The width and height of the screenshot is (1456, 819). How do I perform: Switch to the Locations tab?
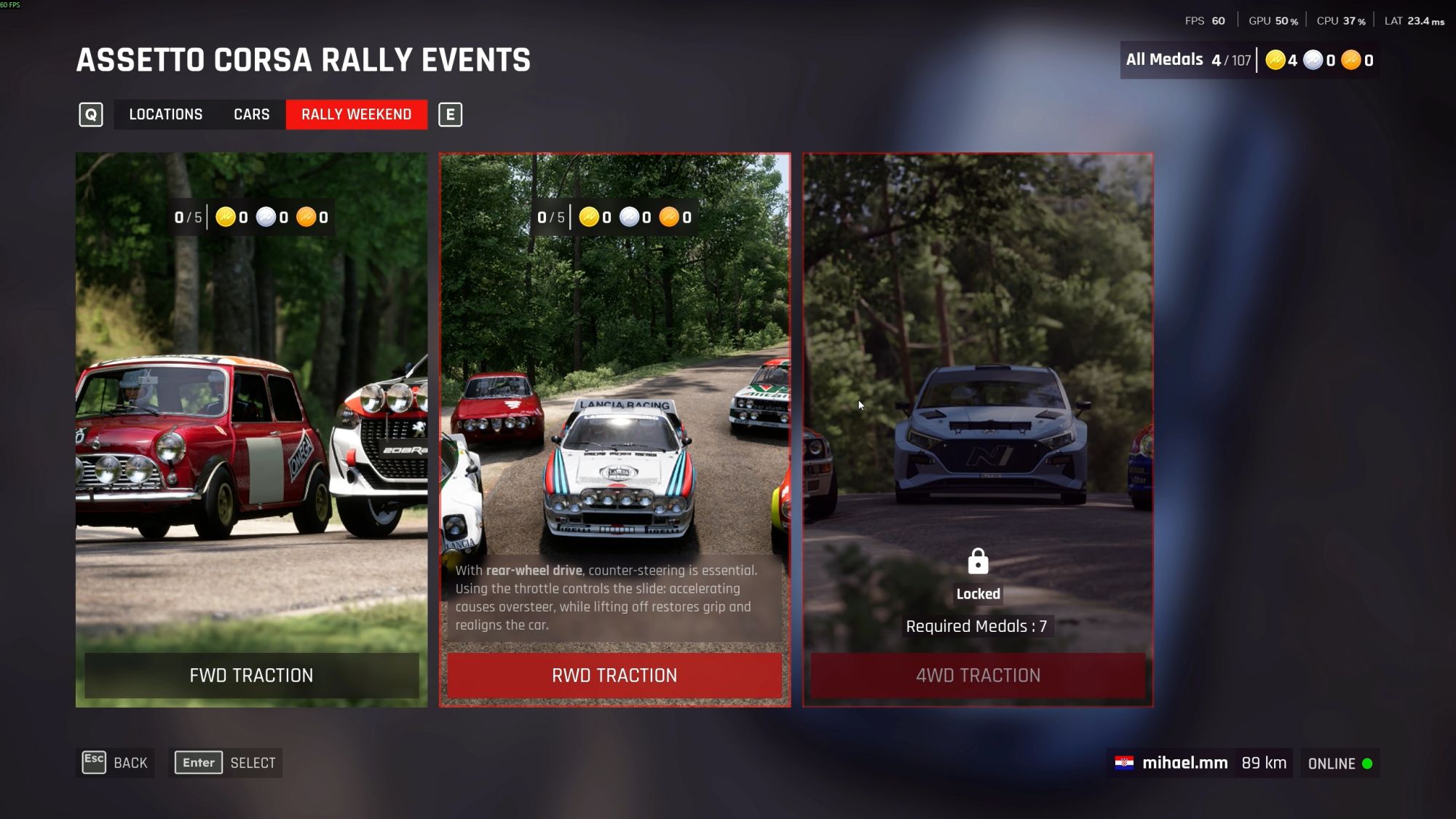coord(165,114)
